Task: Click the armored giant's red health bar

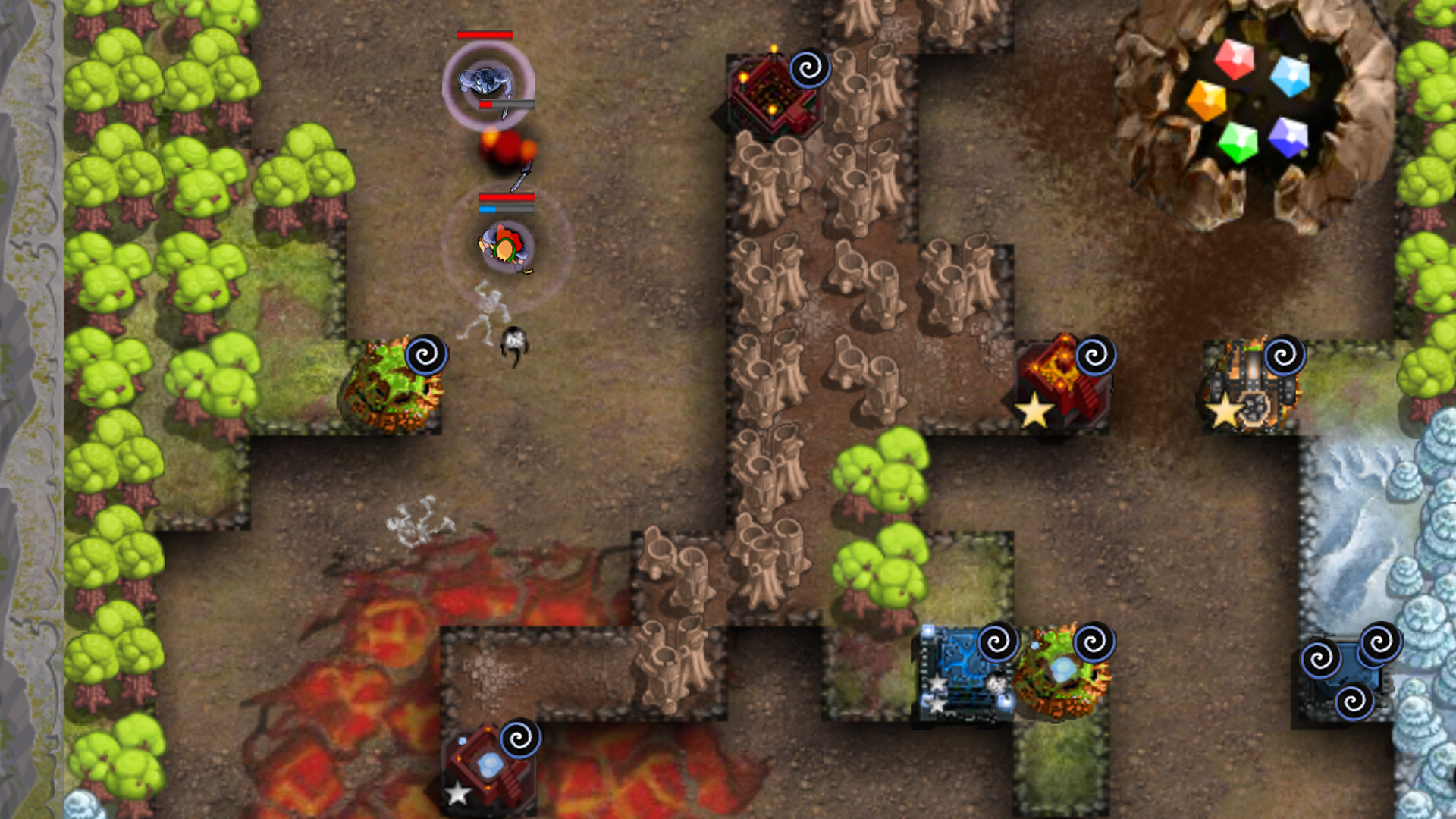Action: click(484, 35)
